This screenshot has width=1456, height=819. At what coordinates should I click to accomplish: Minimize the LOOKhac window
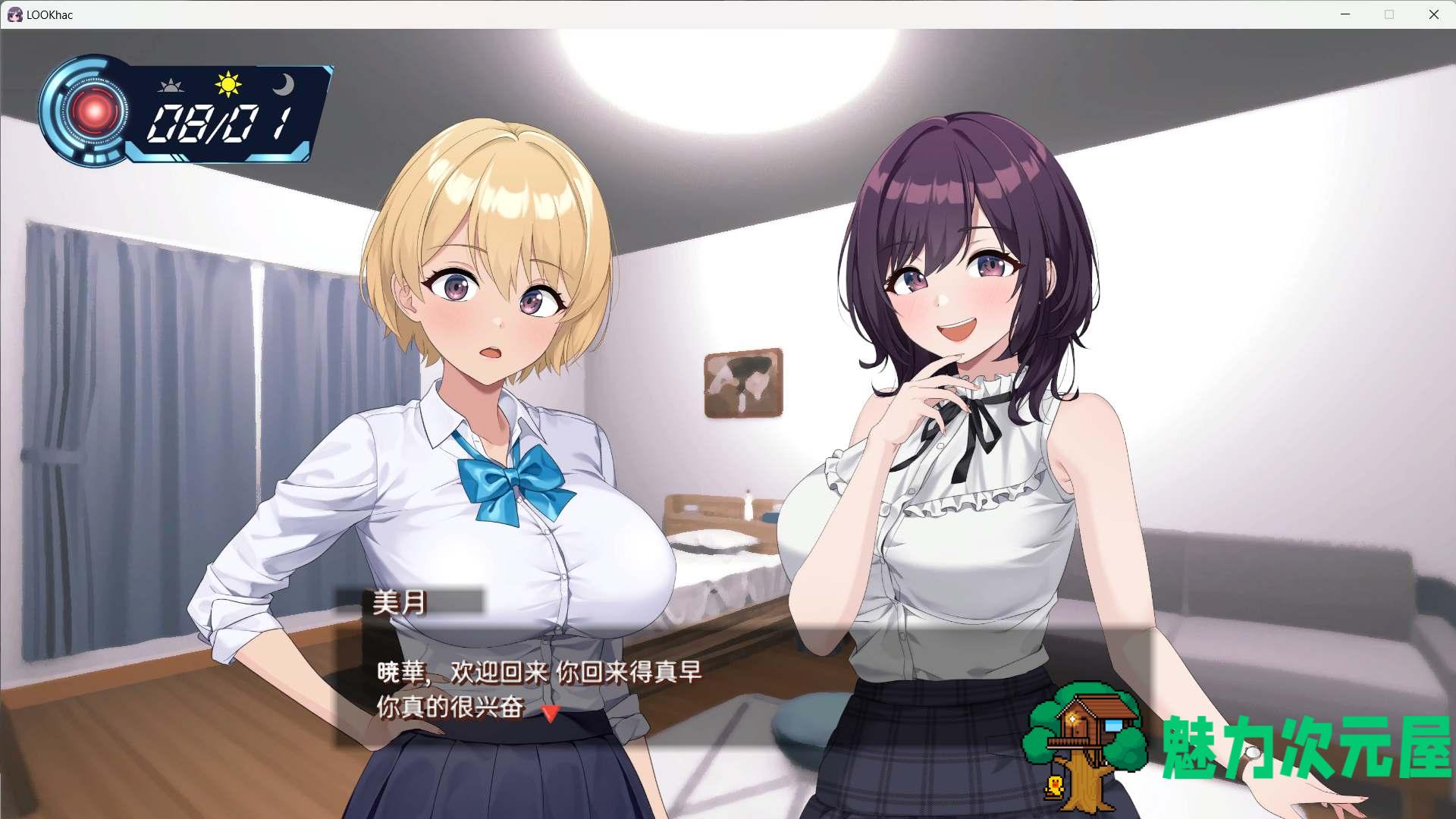1345,14
